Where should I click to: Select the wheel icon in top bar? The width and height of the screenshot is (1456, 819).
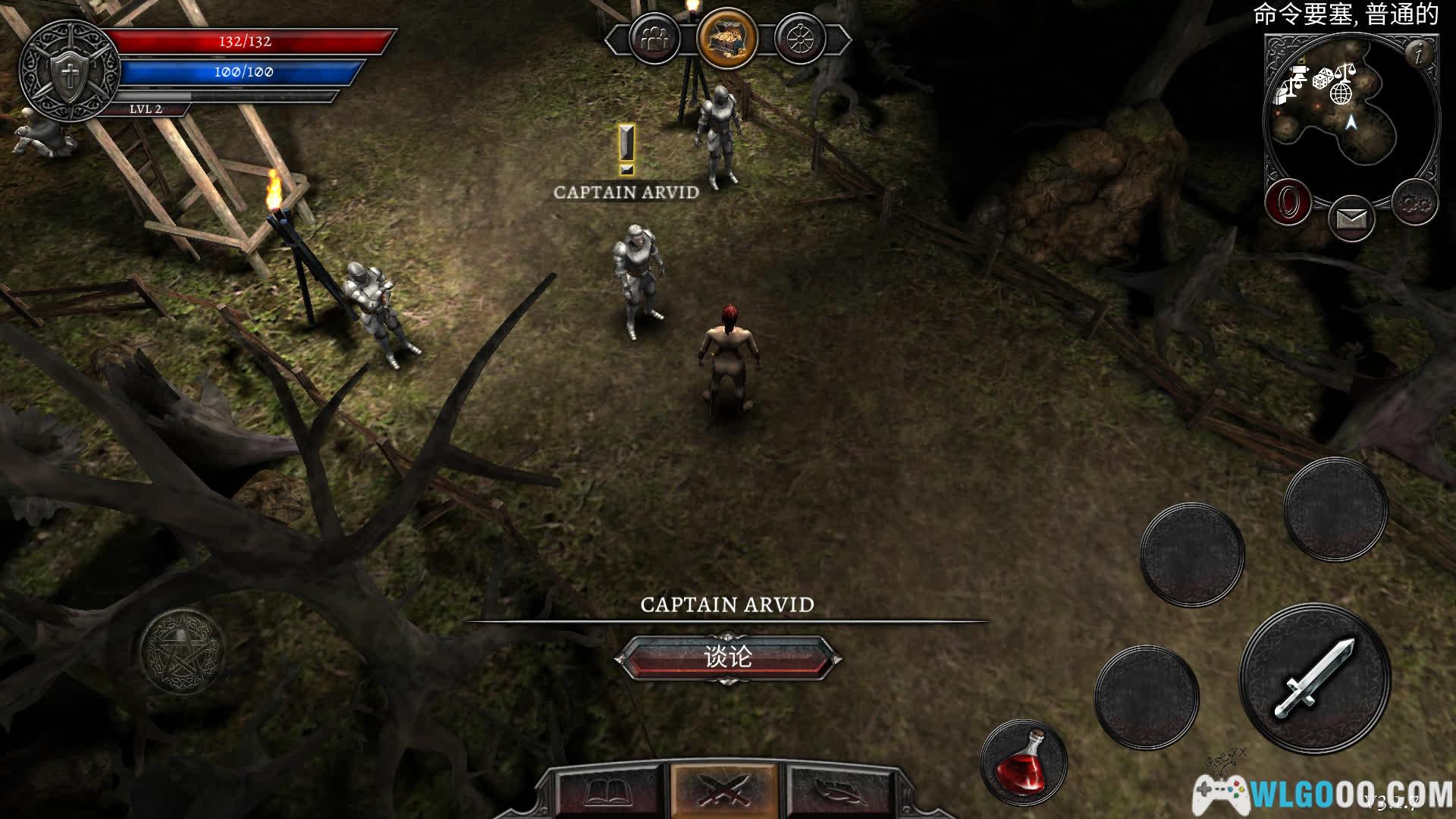799,39
